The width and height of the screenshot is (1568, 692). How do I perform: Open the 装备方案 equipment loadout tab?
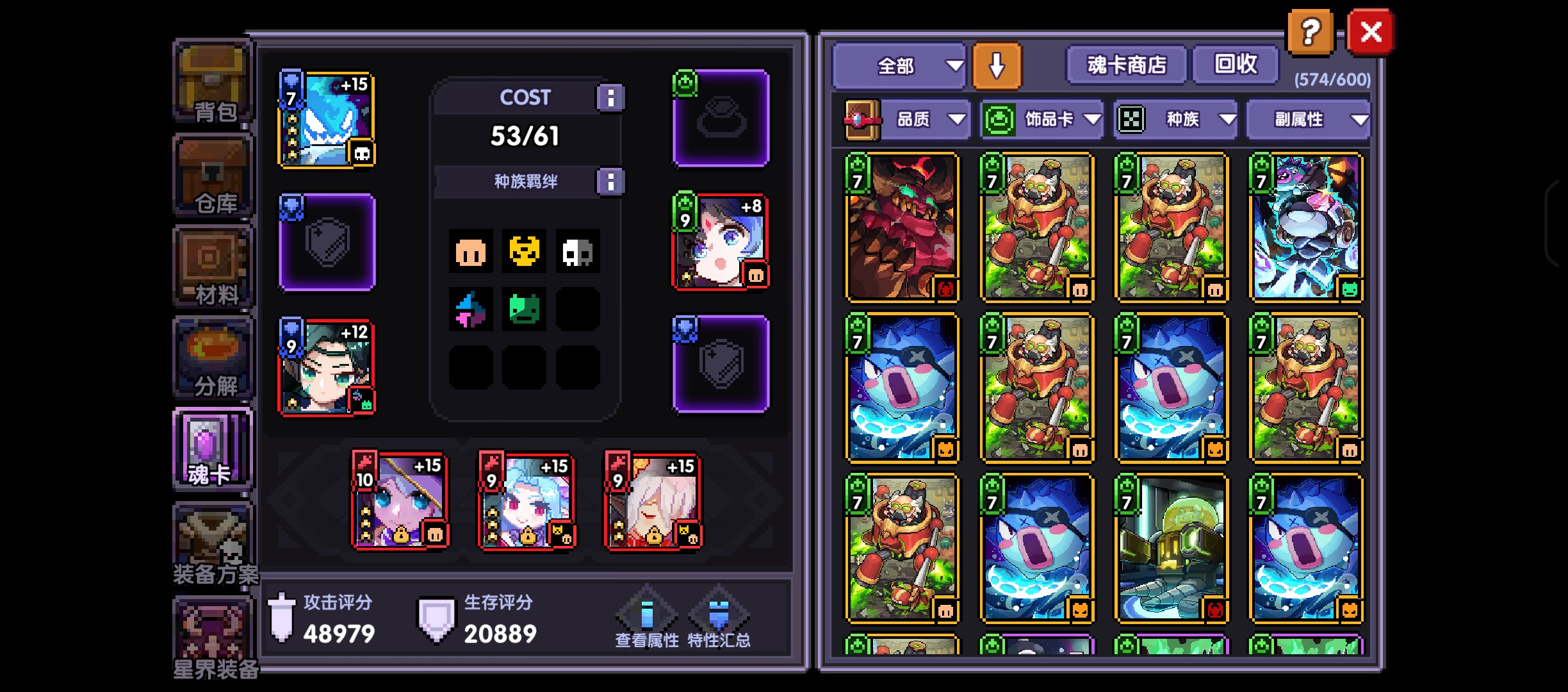(x=213, y=545)
